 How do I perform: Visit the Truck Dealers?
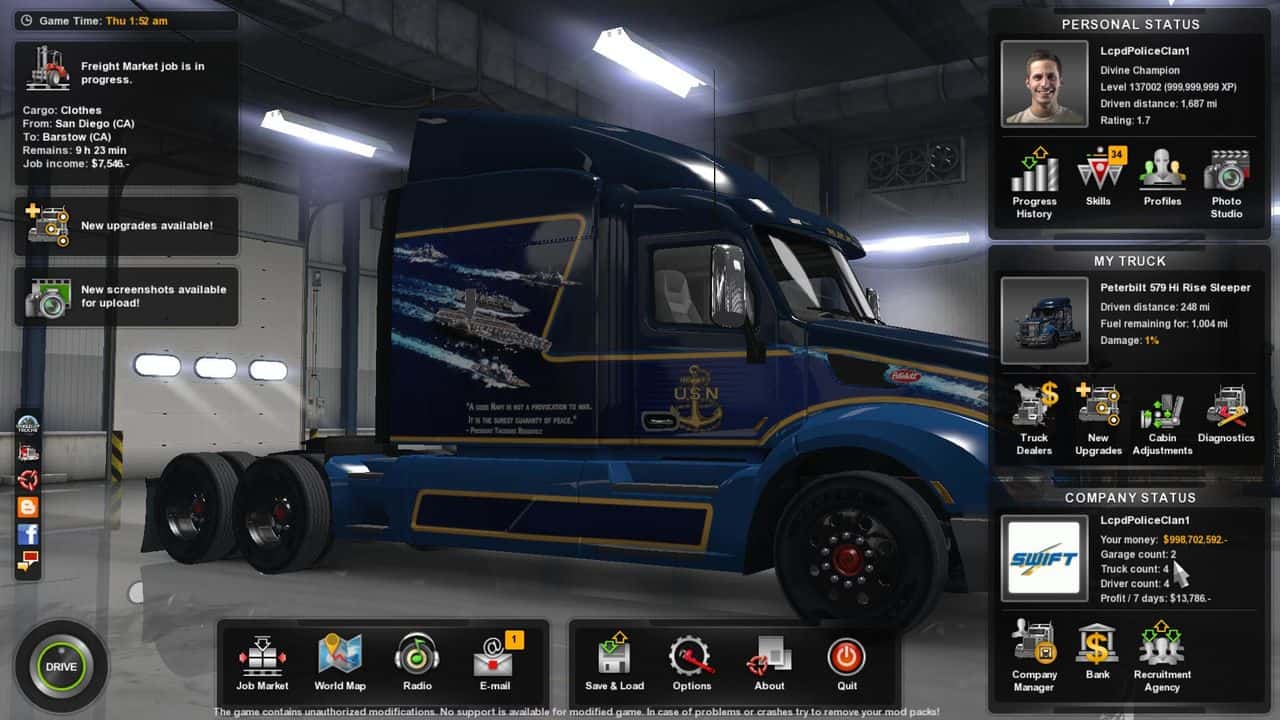[x=1034, y=418]
